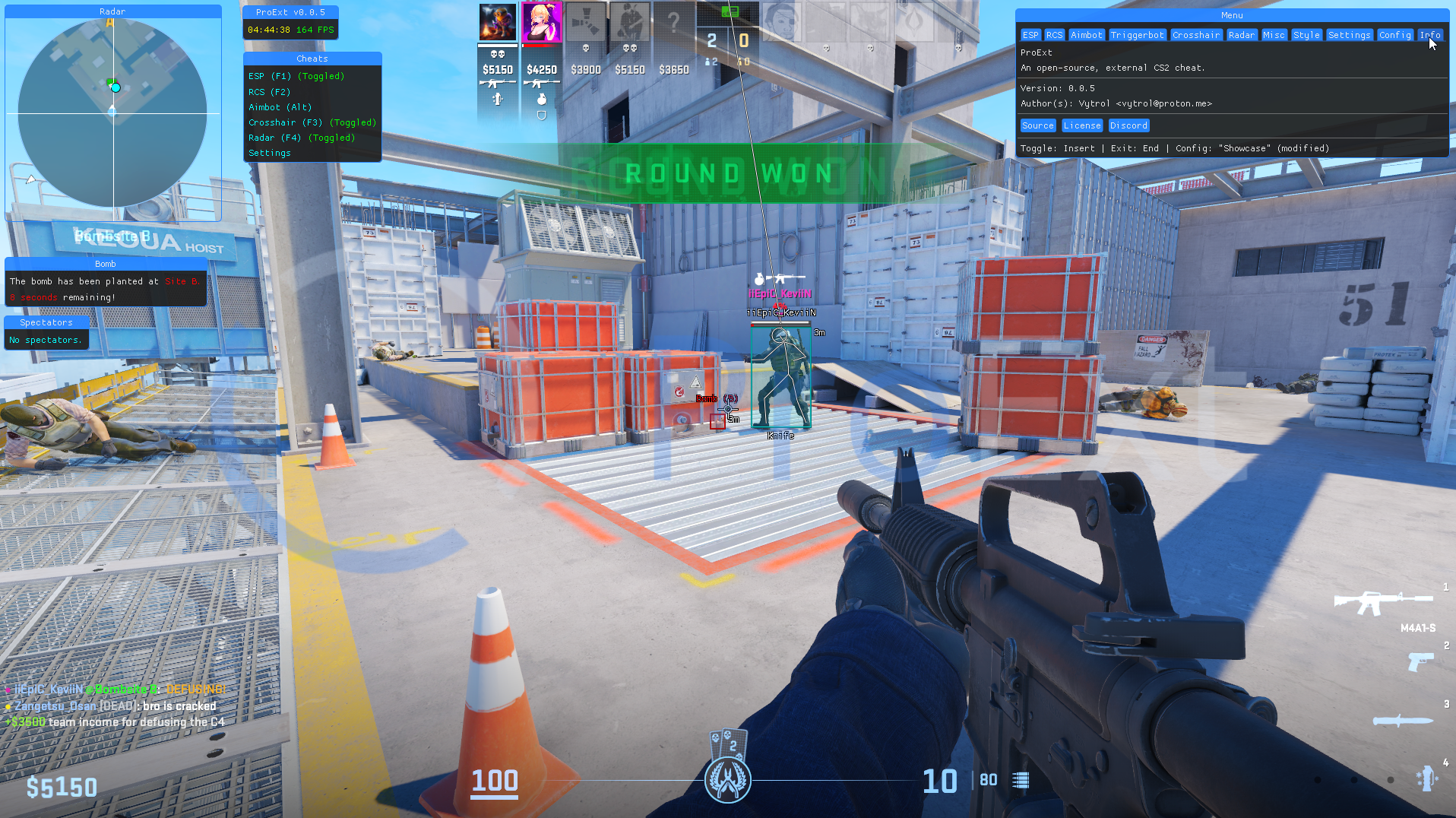Click the Source button to view repository
1456x818 pixels.
tap(1037, 125)
